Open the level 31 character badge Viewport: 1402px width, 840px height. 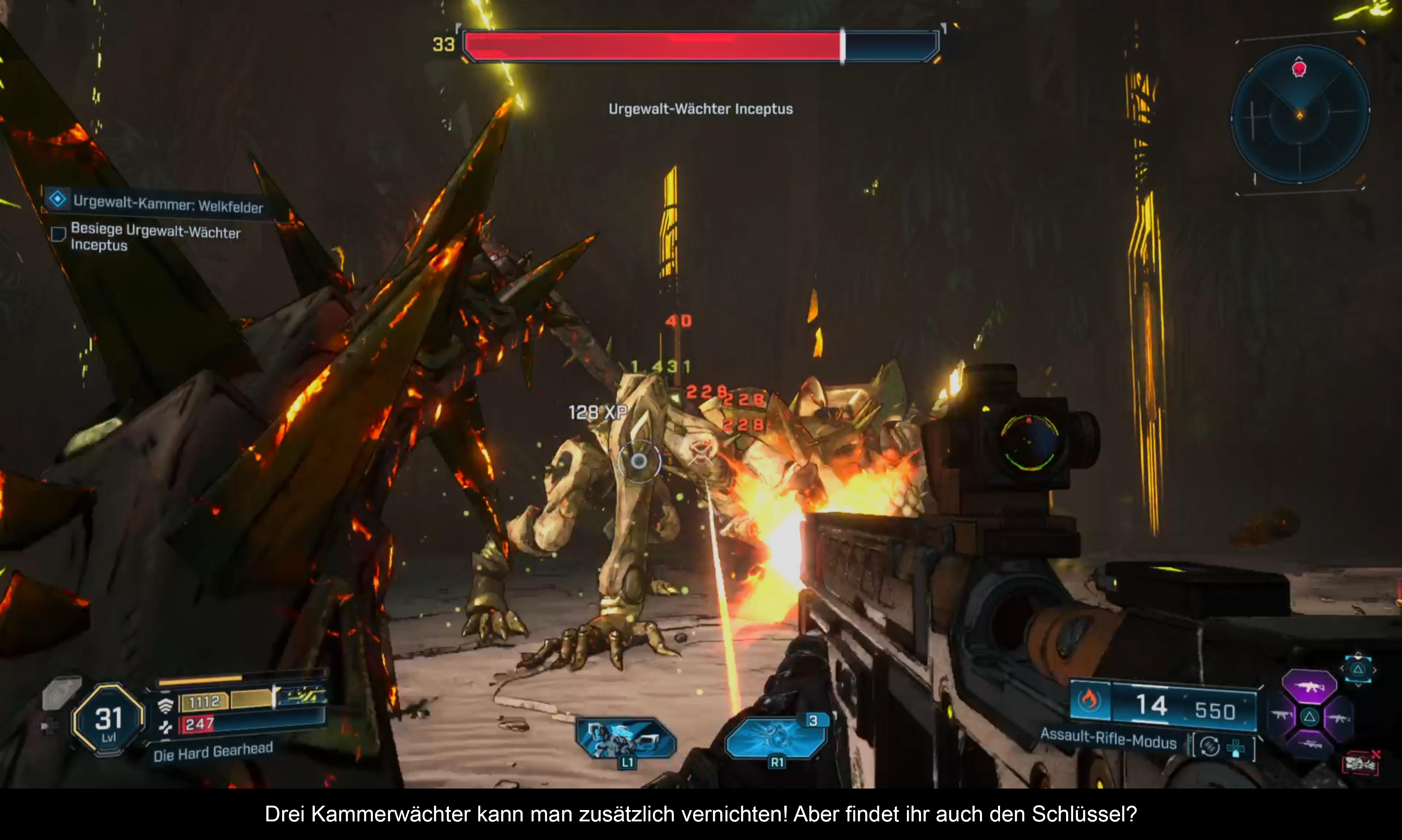[108, 719]
